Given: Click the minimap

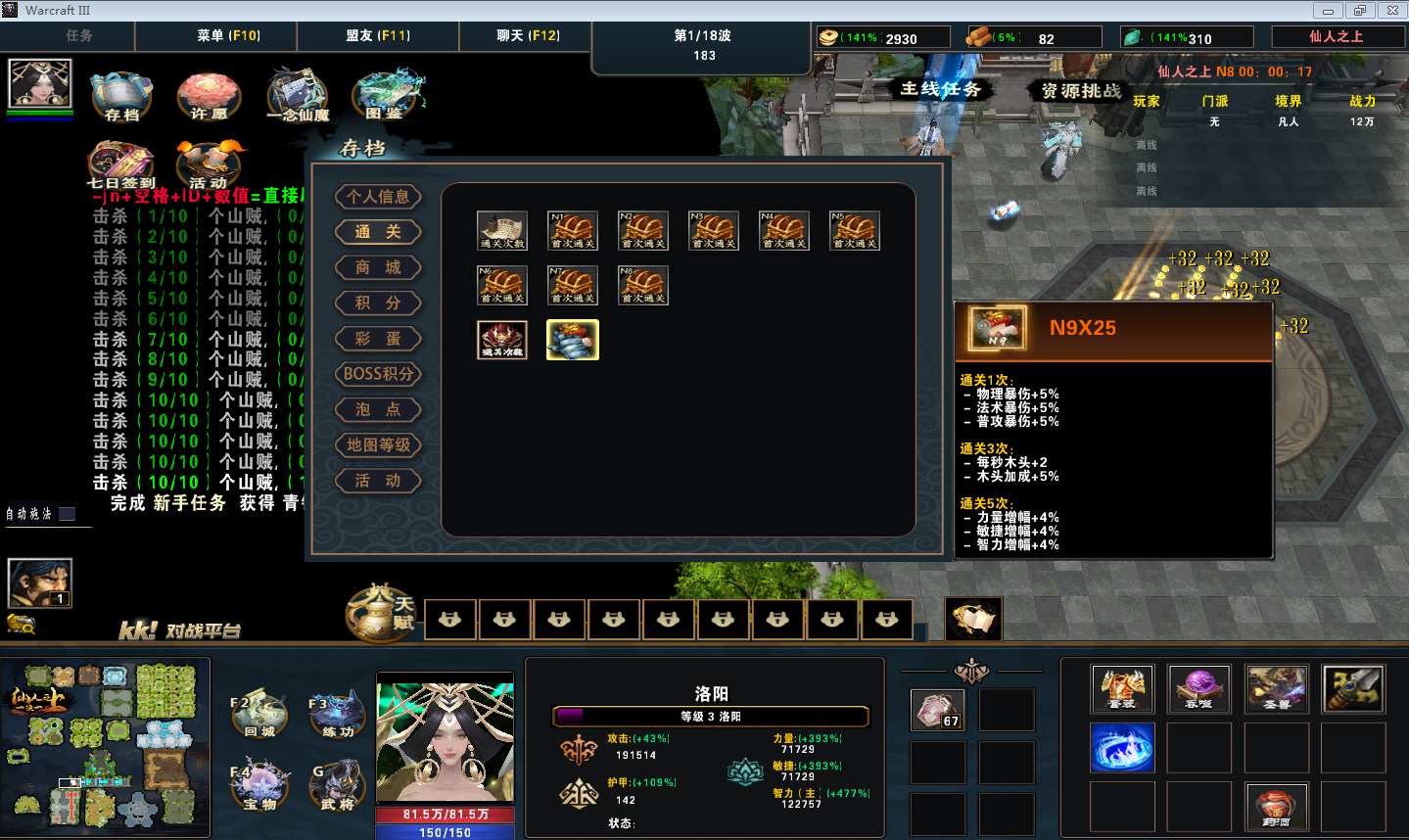Looking at the screenshot, I should tap(106, 748).
